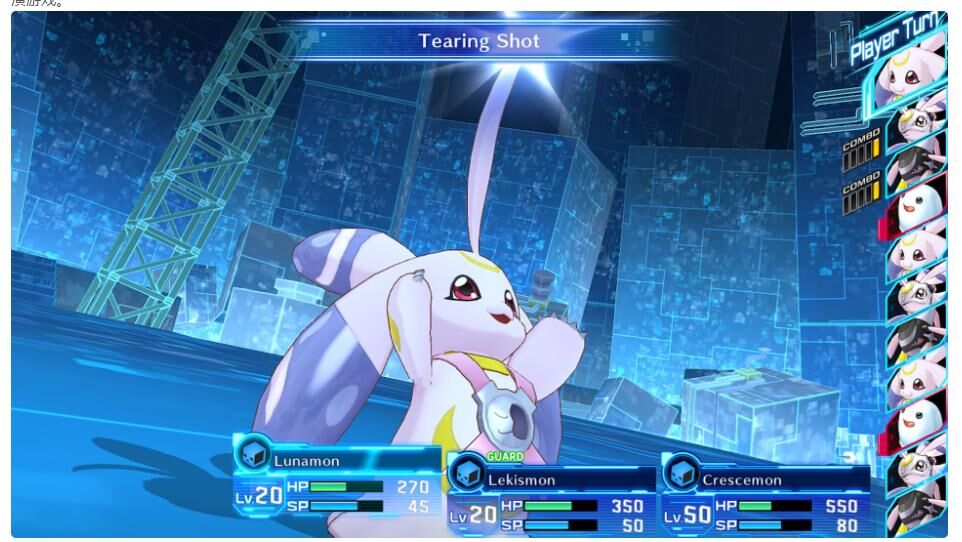The width and height of the screenshot is (962, 542).
Task: Select the cube icon beside Lekismon's name
Action: point(467,474)
